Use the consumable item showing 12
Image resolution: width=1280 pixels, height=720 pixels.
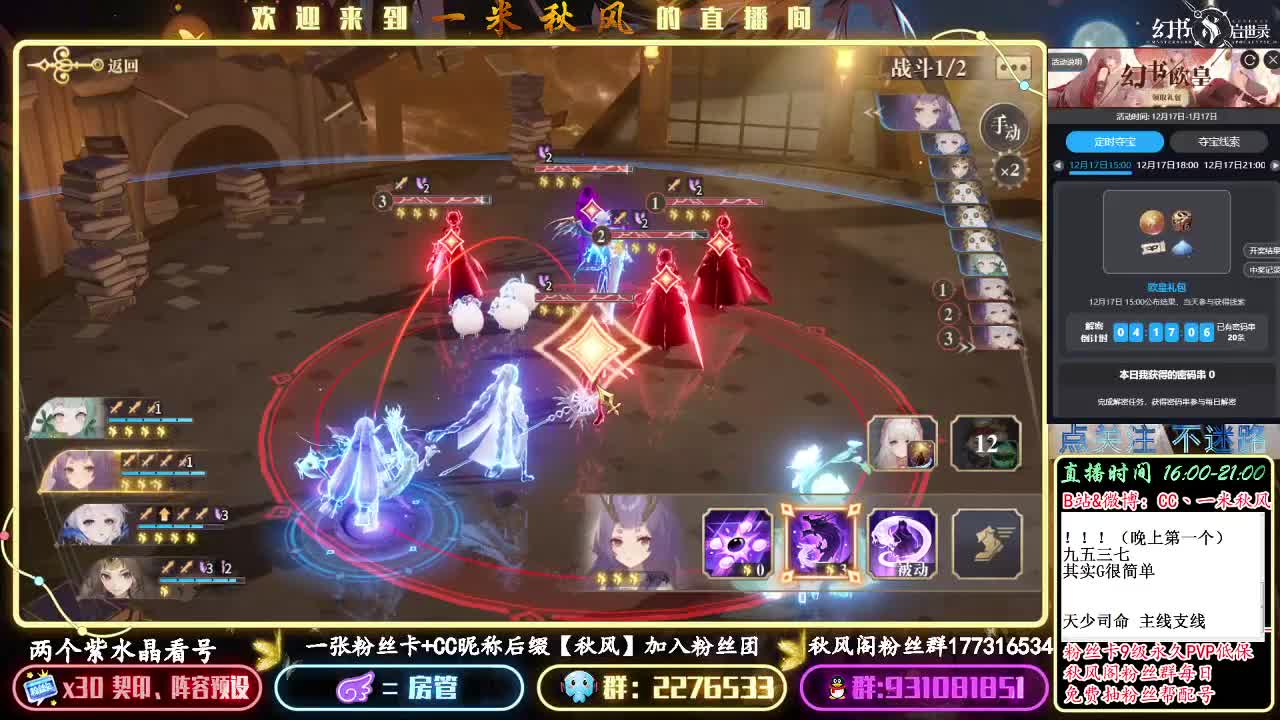[x=985, y=443]
